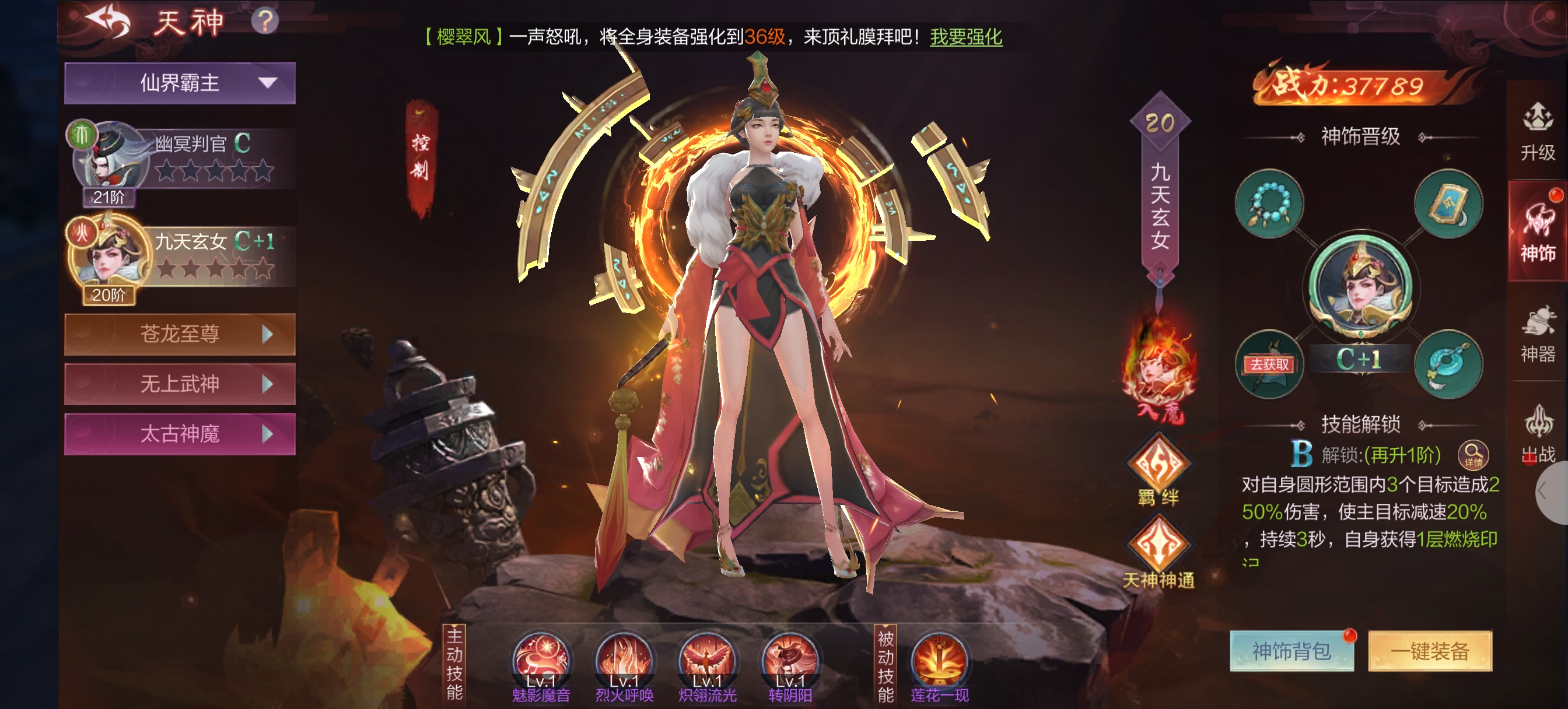Expand the 苍龙至尊 category
The image size is (1568, 709).
[x=180, y=334]
